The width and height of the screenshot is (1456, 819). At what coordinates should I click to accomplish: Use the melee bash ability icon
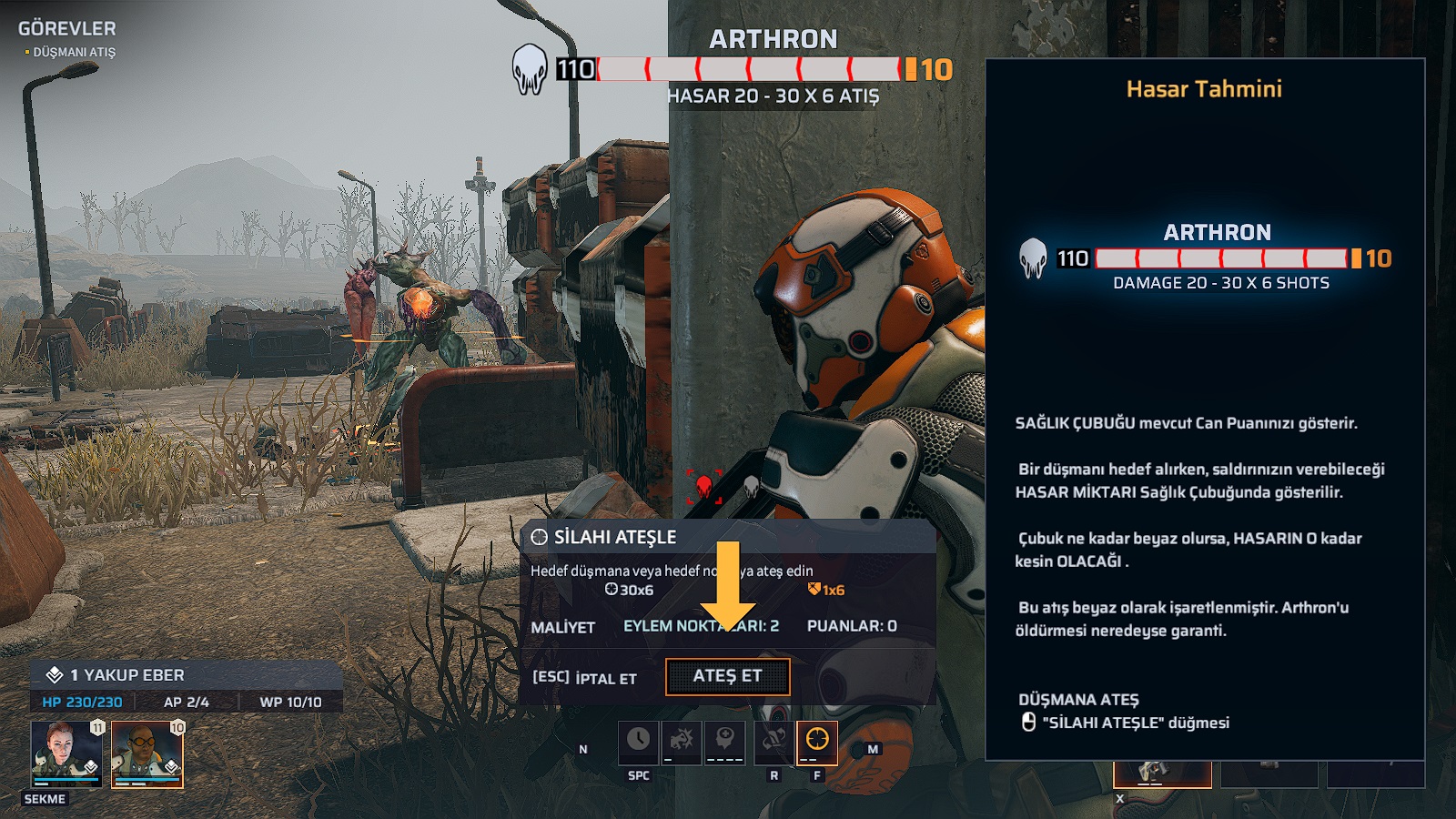click(x=681, y=742)
